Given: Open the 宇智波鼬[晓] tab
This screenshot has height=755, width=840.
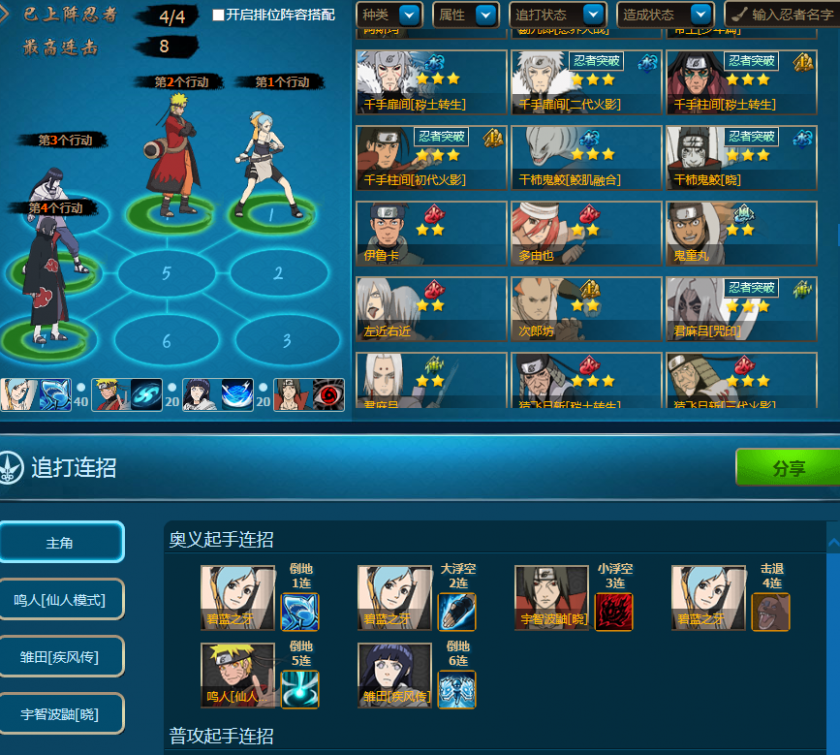Looking at the screenshot, I should [61, 714].
